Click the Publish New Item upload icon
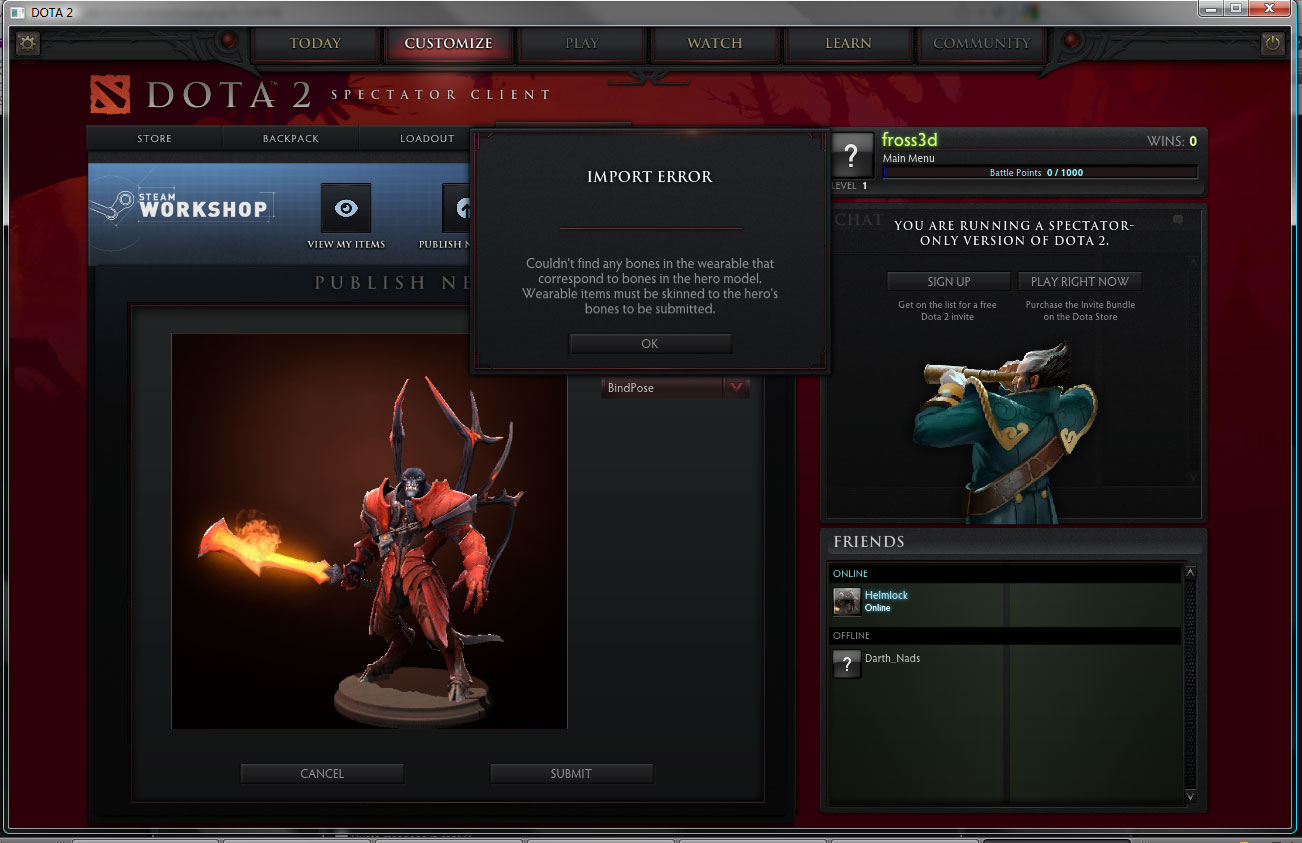Screen dimensions: 1302x843 tap(463, 207)
